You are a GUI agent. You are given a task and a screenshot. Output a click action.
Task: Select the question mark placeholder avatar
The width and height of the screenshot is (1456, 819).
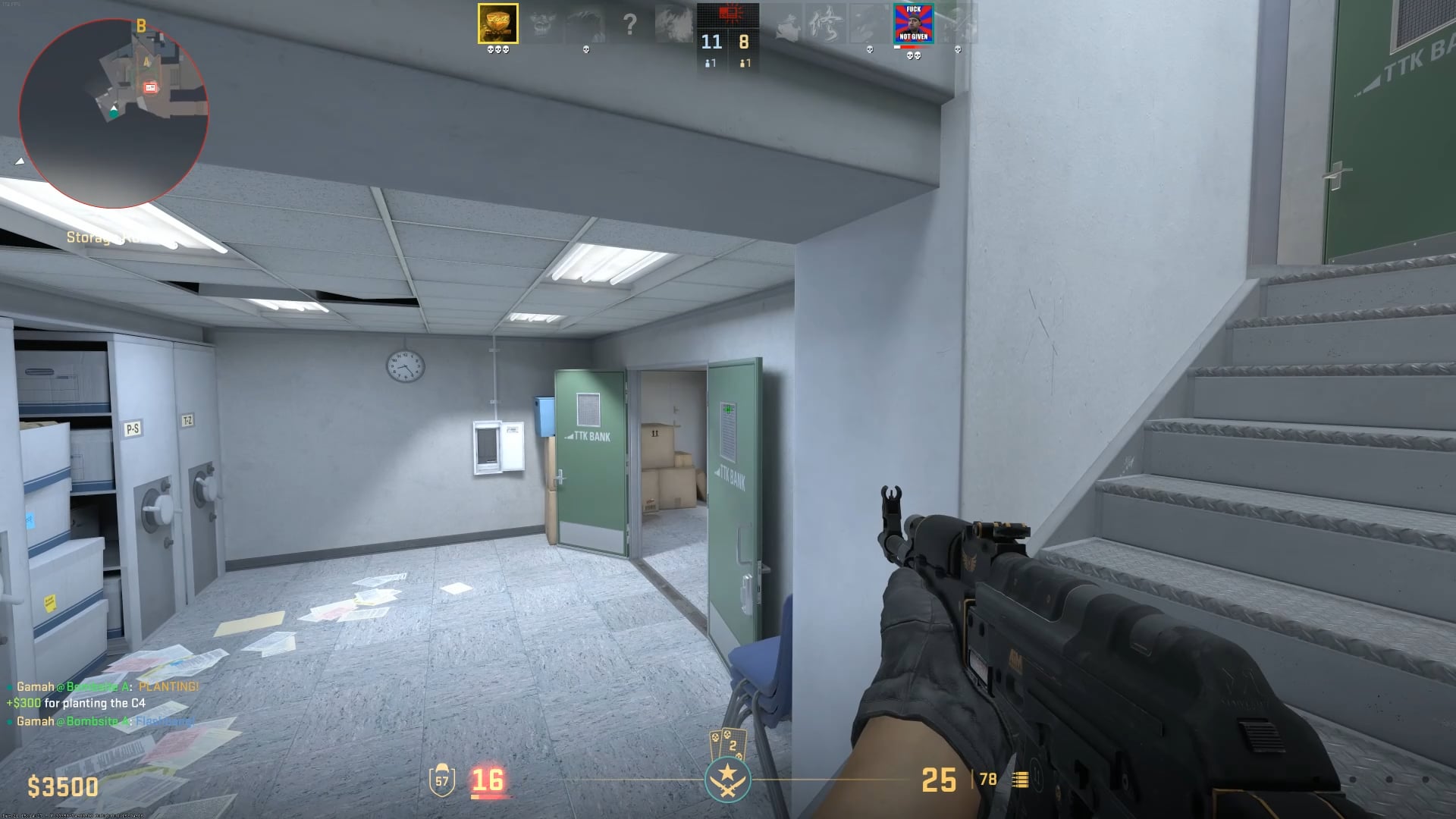629,23
